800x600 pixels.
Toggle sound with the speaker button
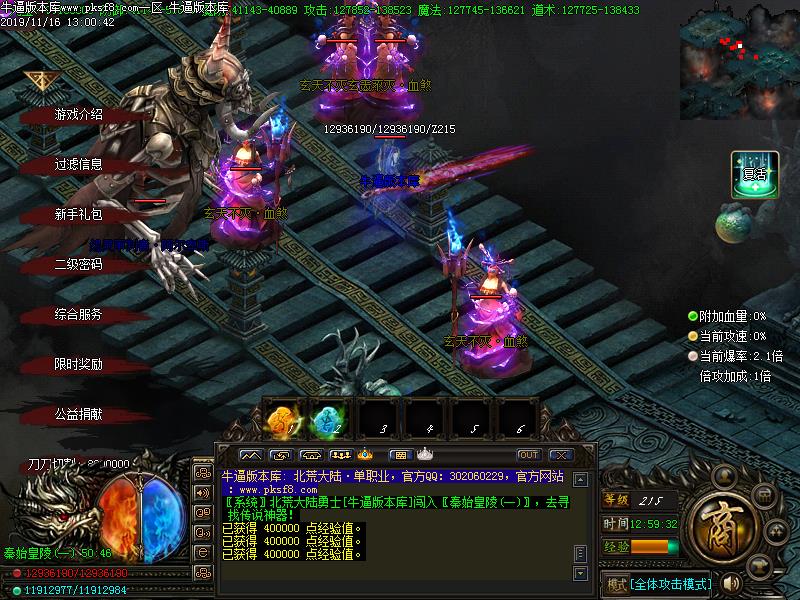pos(730,582)
